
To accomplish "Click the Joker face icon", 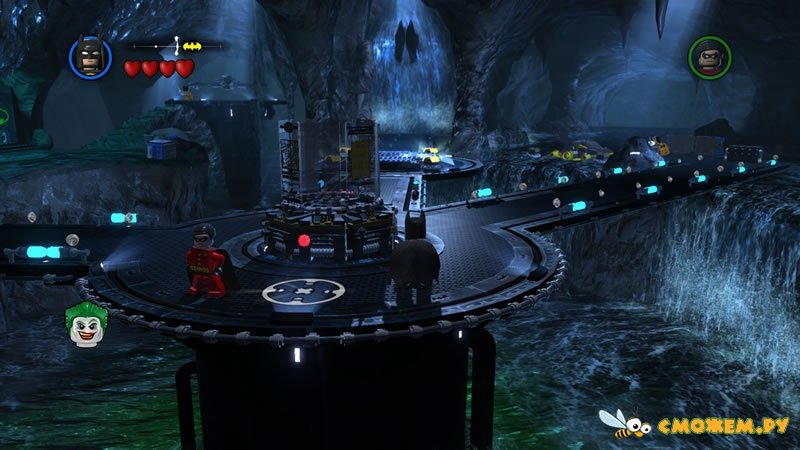I will 86,324.
